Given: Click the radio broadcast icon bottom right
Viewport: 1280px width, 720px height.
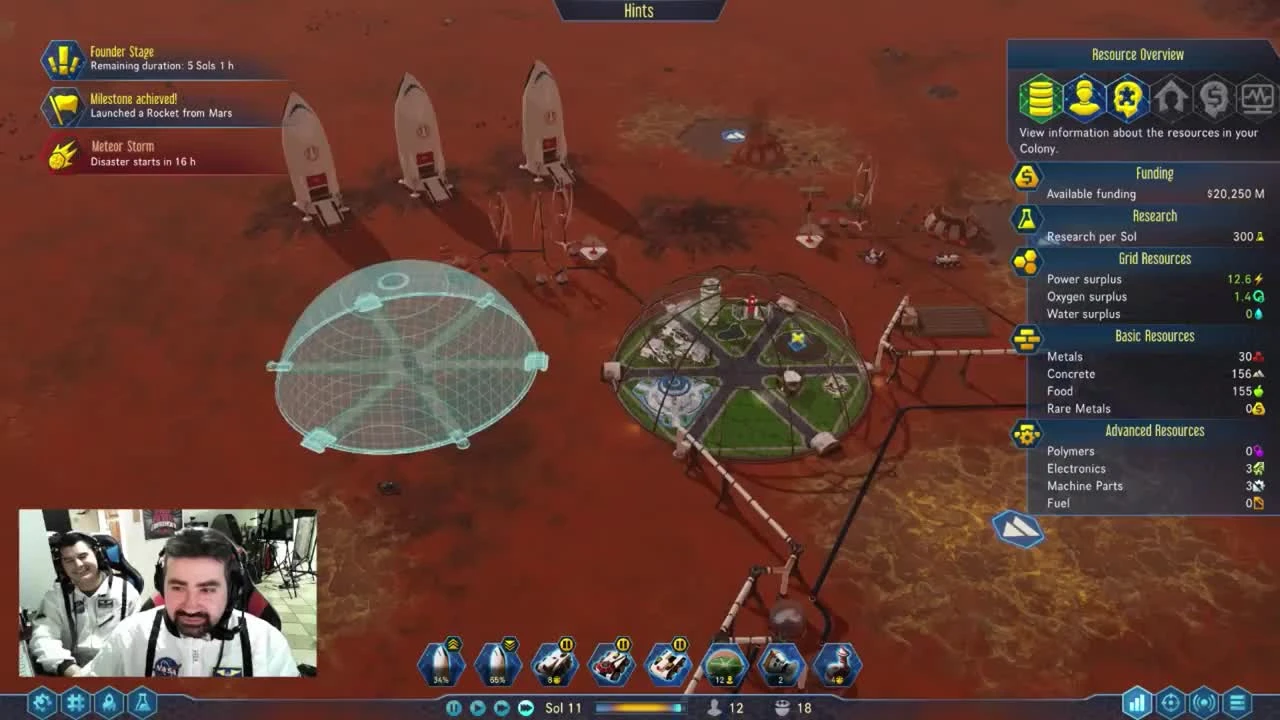Looking at the screenshot, I should (1203, 704).
